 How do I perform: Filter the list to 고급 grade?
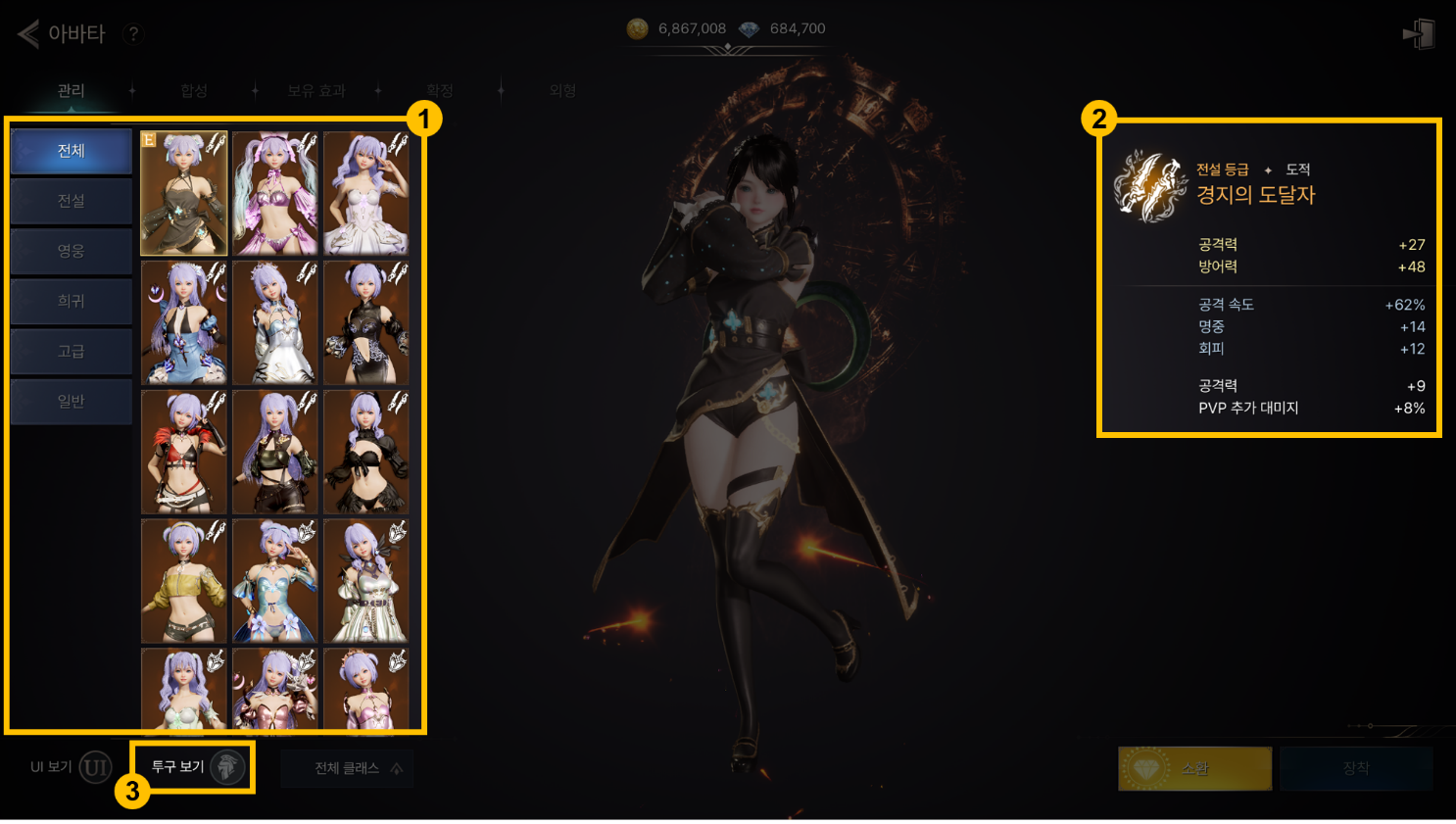tap(72, 351)
